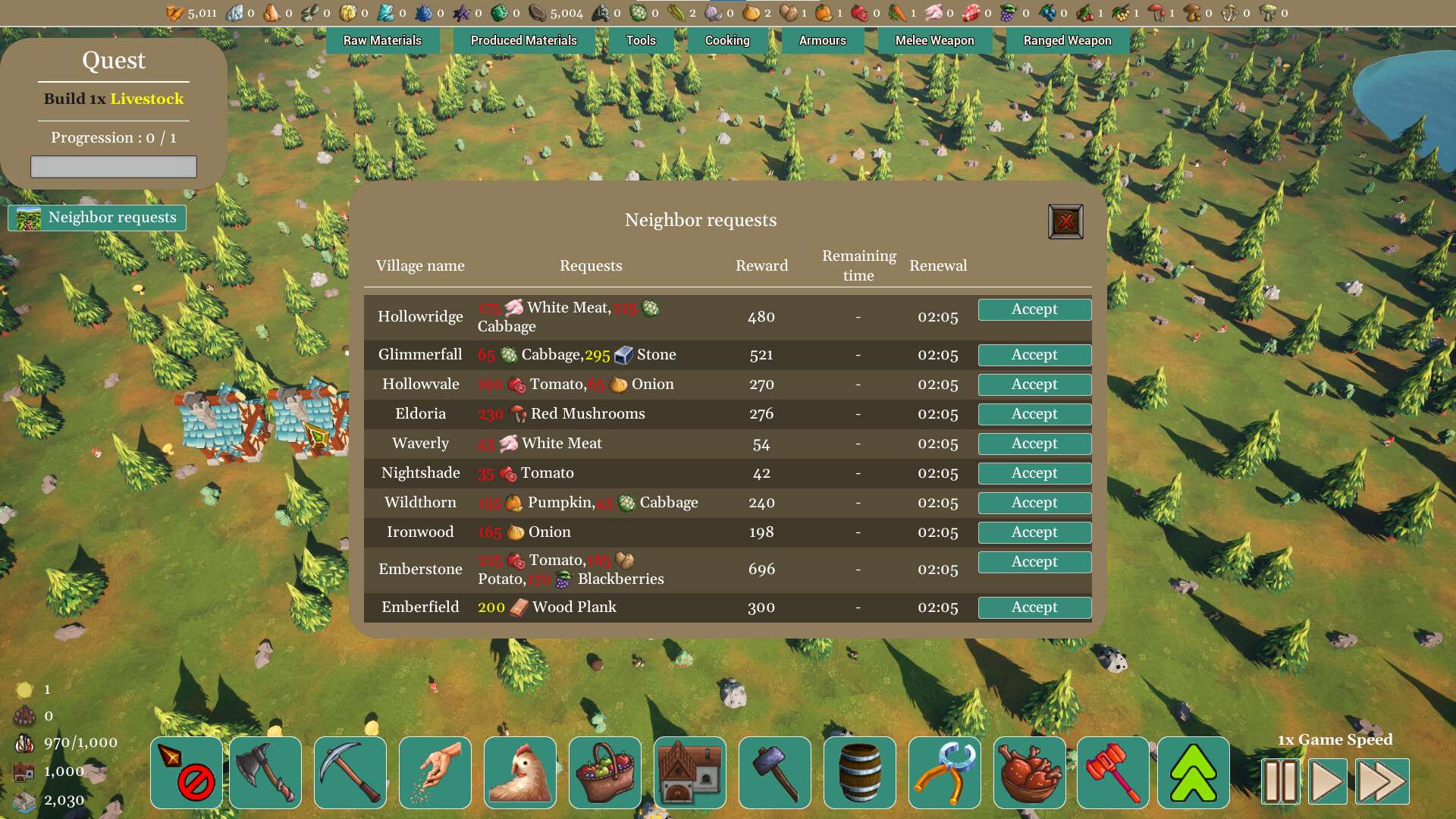Accept the Emberfield Wood Plank request

point(1034,607)
